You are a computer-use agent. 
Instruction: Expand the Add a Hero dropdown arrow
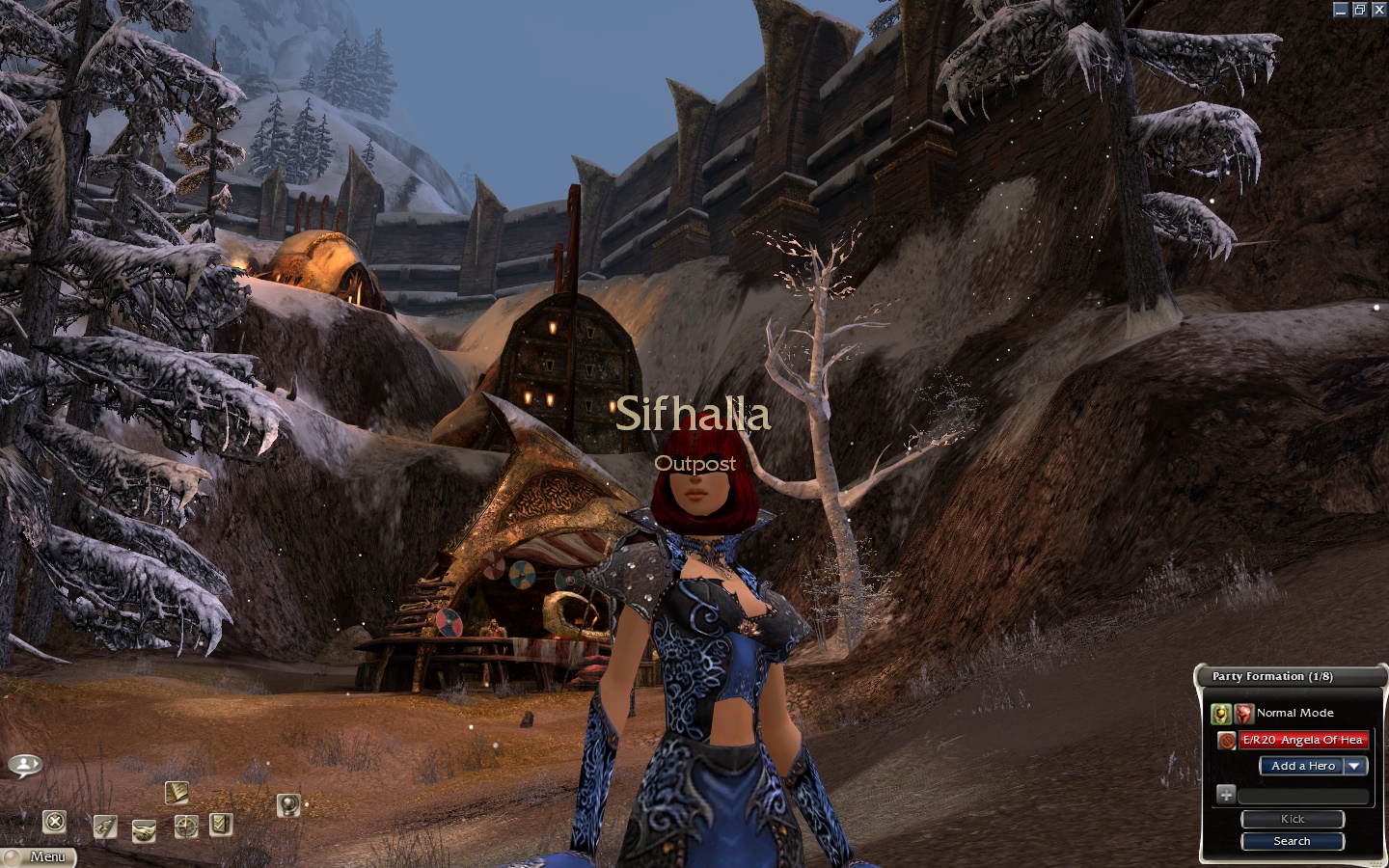(1356, 766)
